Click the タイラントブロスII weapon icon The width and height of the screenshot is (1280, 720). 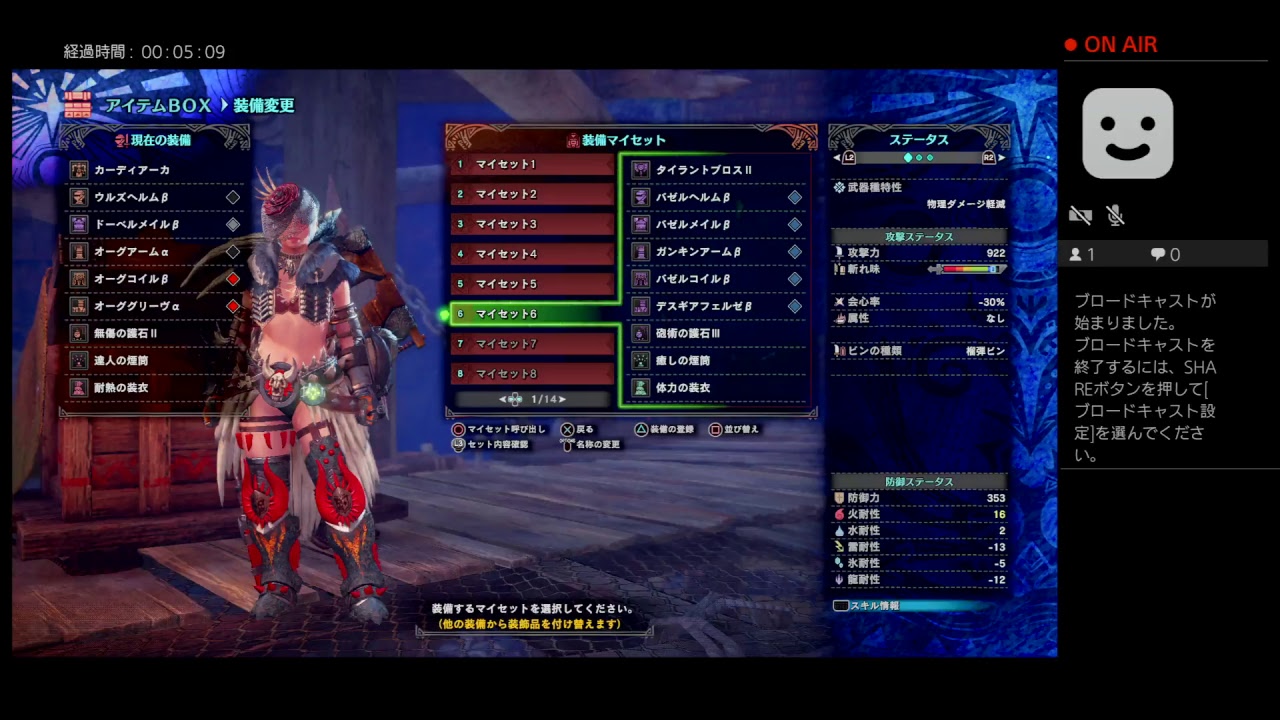click(640, 169)
